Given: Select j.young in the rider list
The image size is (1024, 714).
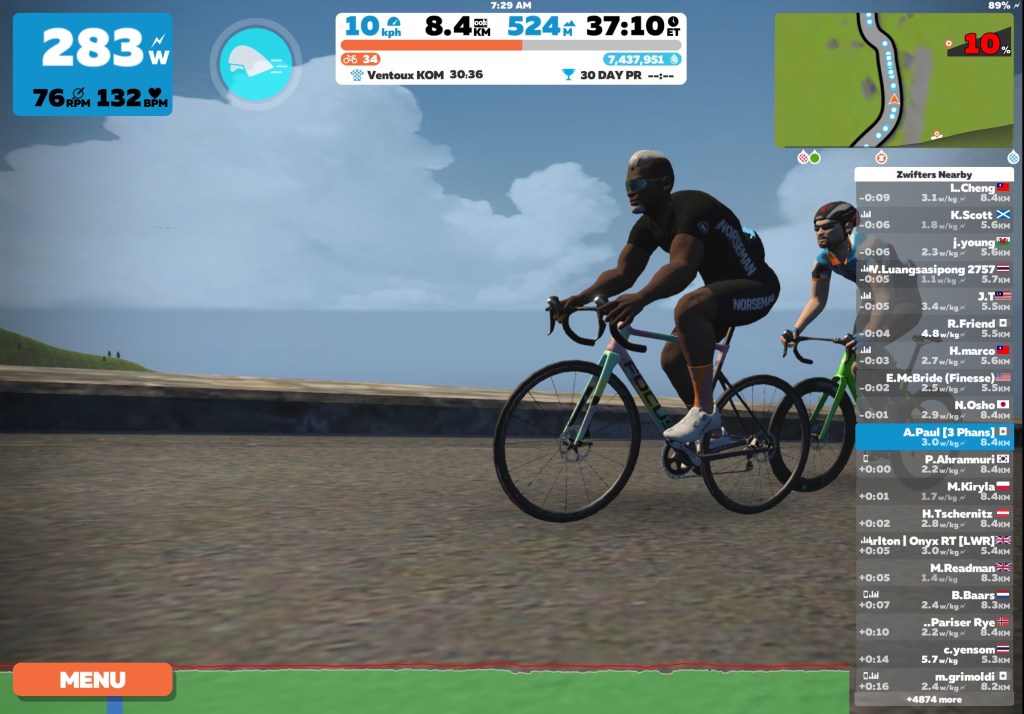Looking at the screenshot, I should (x=933, y=247).
